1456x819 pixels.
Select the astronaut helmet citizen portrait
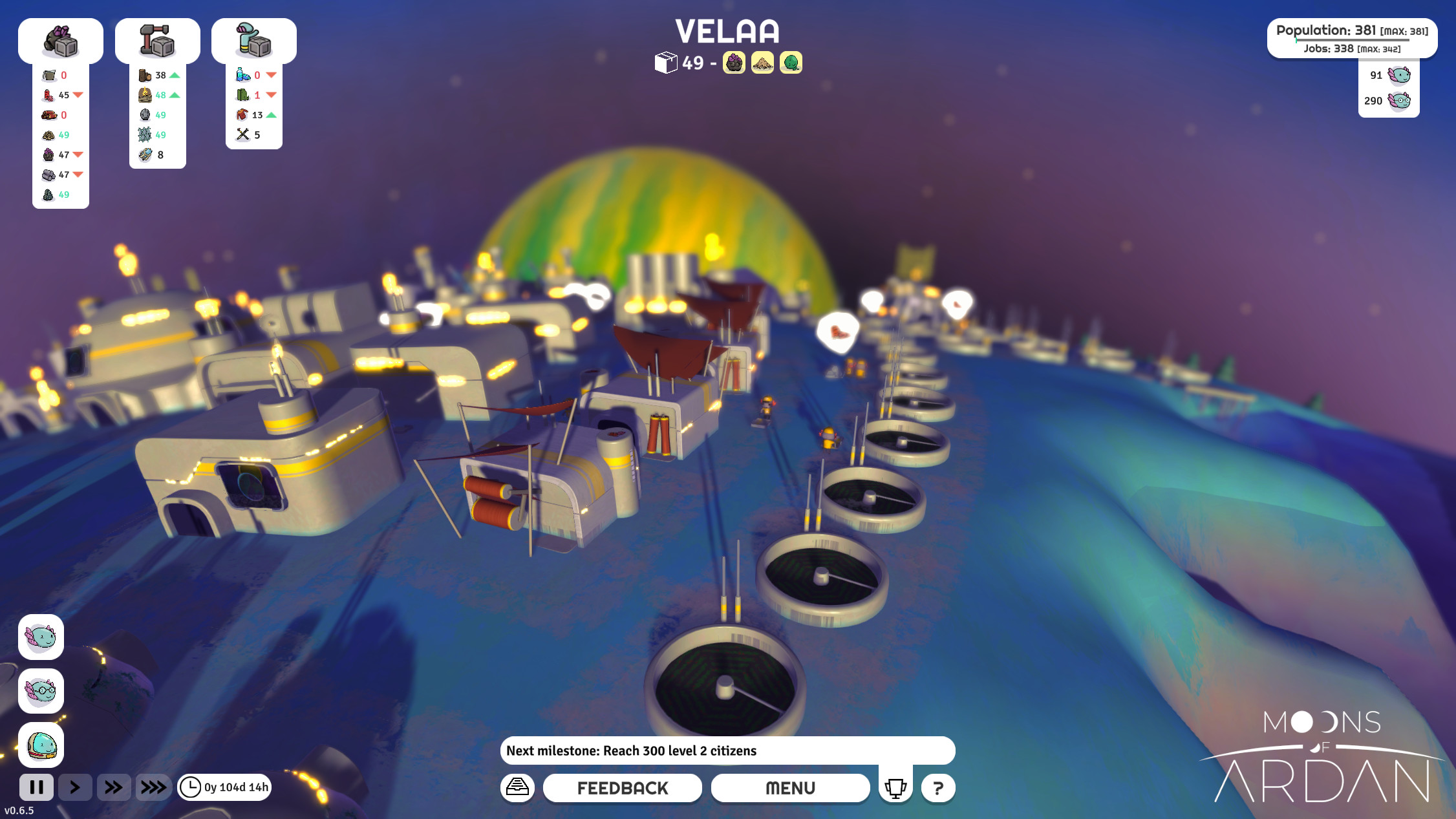41,745
